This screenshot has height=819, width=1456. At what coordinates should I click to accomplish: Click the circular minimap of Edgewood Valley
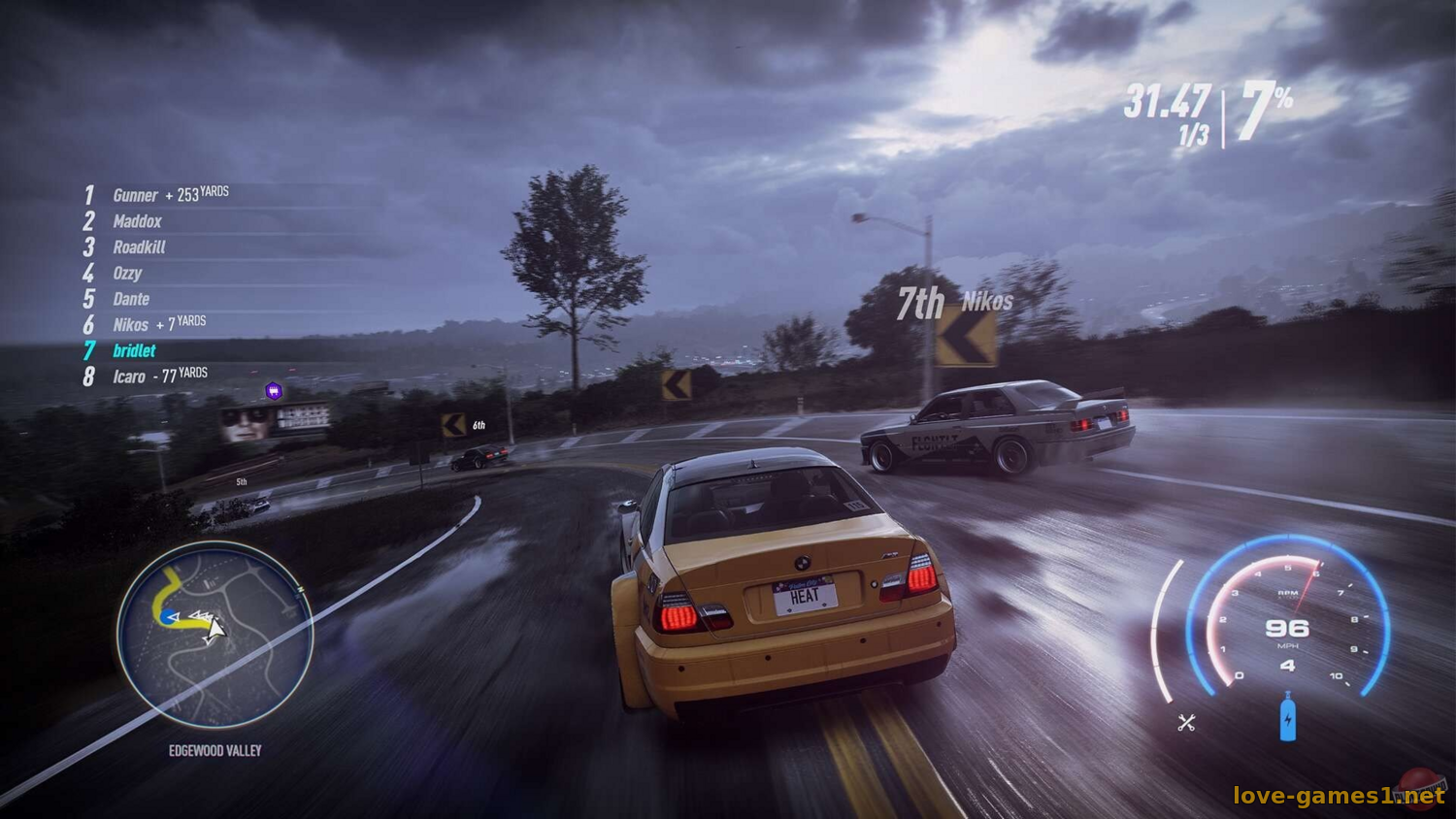215,635
